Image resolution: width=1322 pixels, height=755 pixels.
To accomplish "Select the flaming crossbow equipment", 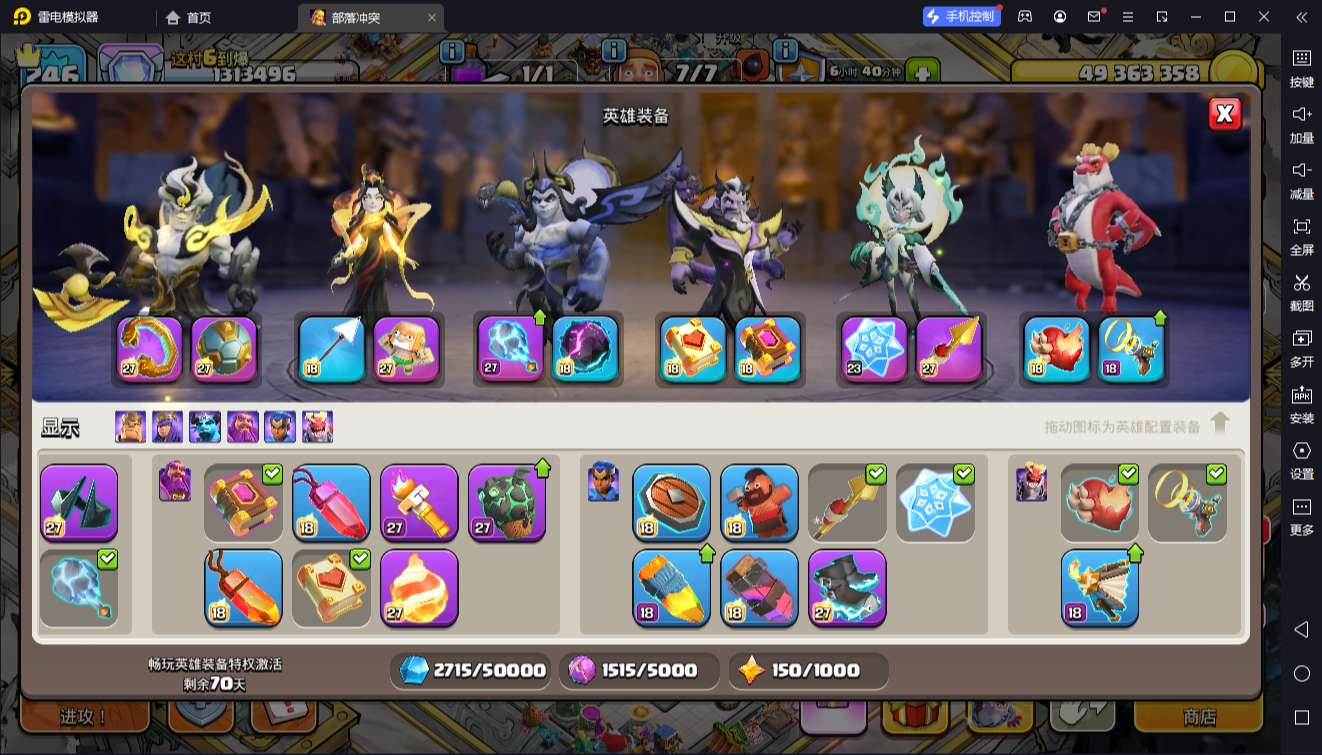I will pyautogui.click(x=1099, y=587).
